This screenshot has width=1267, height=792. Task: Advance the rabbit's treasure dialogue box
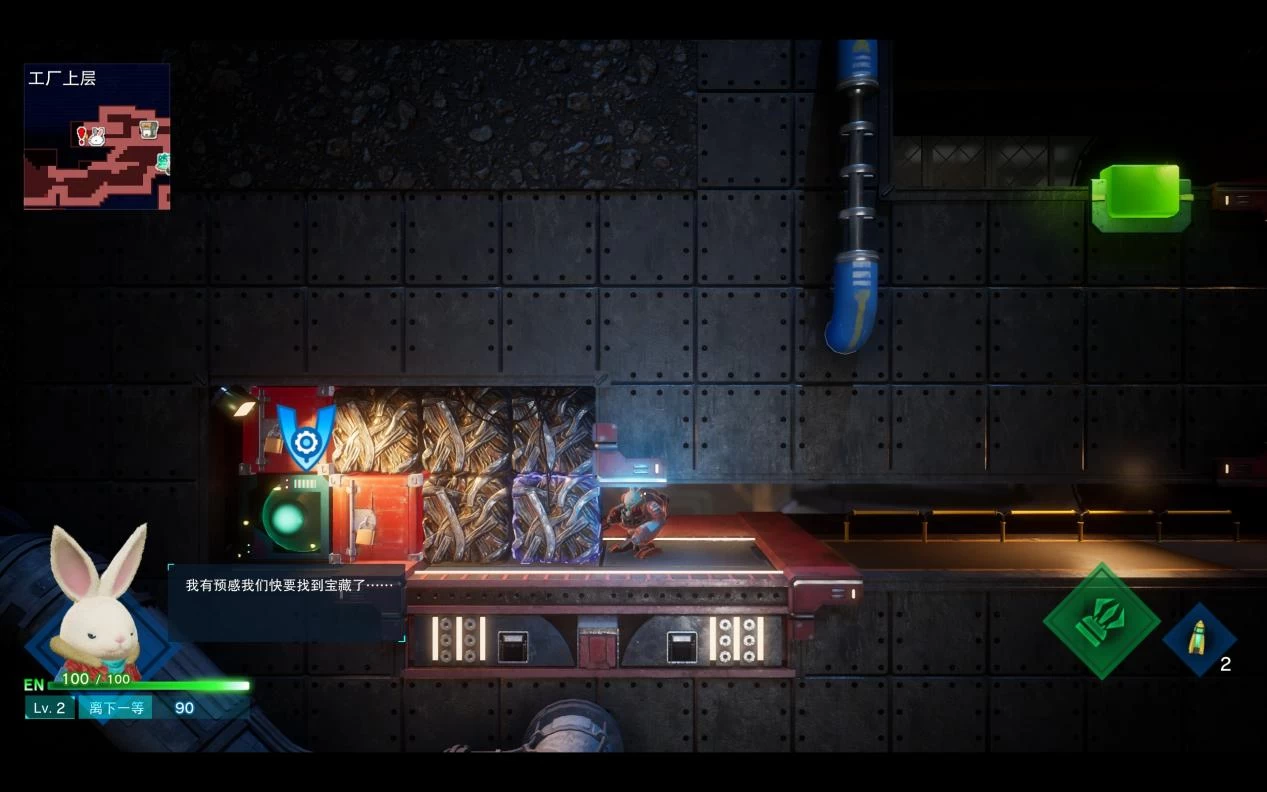pyautogui.click(x=286, y=602)
